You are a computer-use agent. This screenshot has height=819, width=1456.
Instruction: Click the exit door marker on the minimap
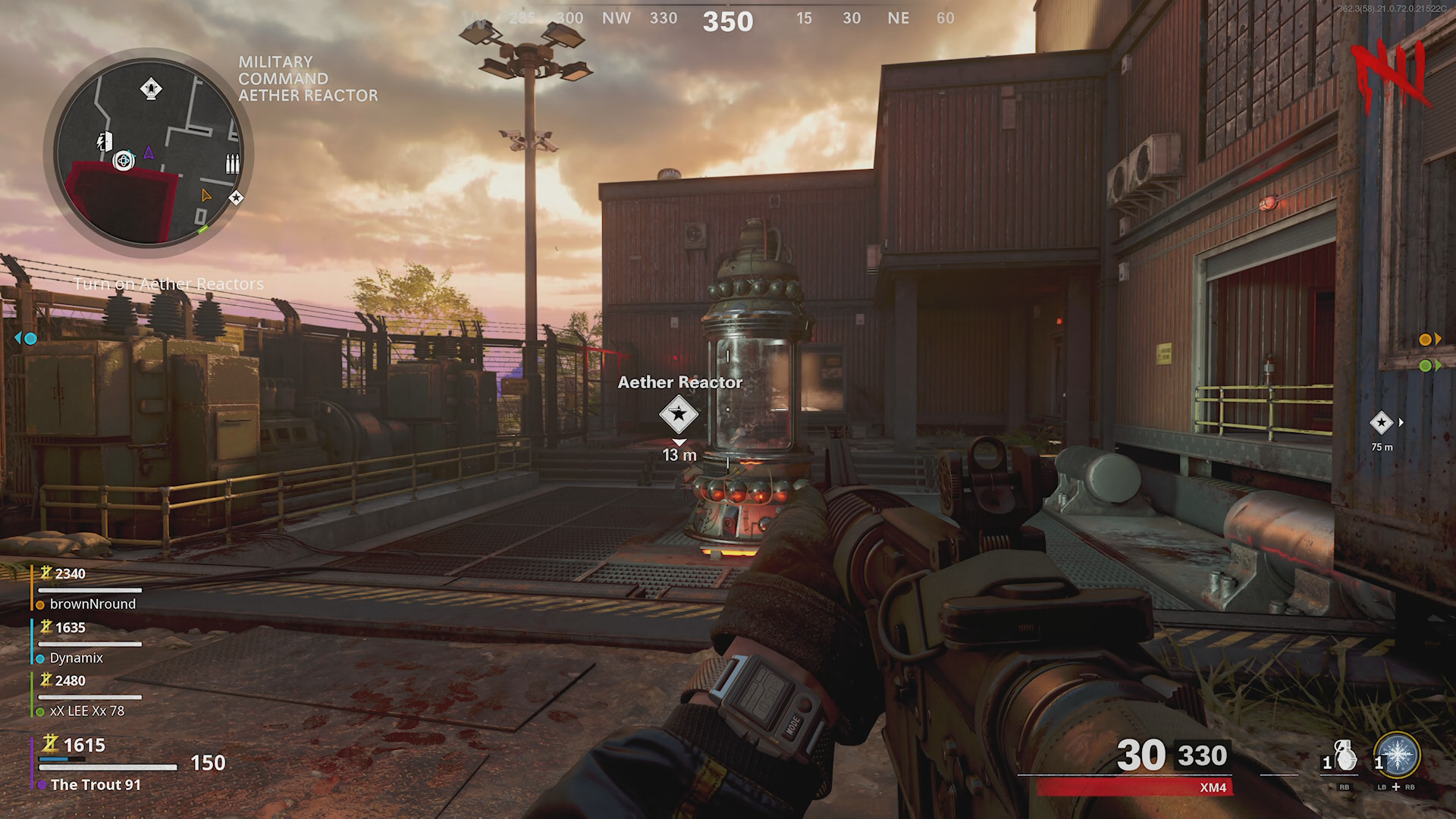click(105, 141)
